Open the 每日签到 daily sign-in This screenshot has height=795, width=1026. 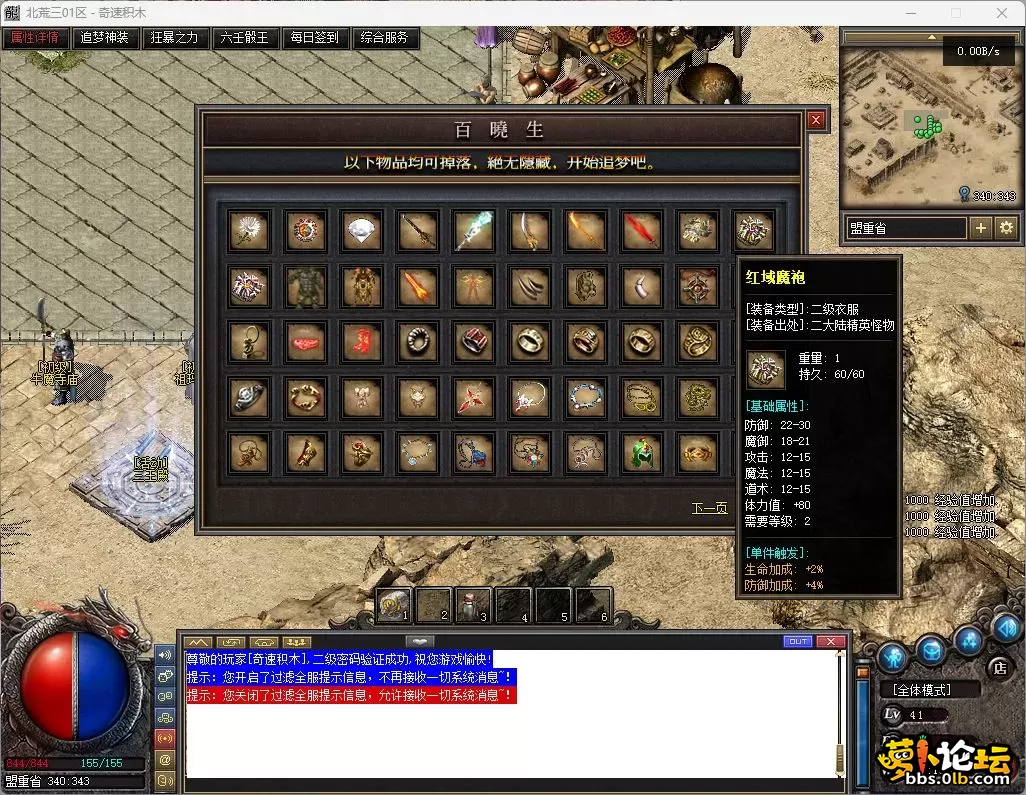[x=314, y=38]
